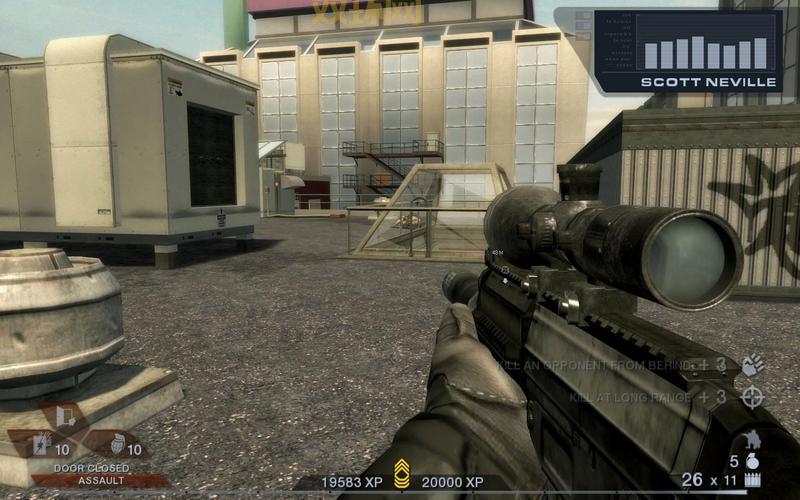Click the crosshair icon for long range kill
The height and width of the screenshot is (500, 800).
752,397
